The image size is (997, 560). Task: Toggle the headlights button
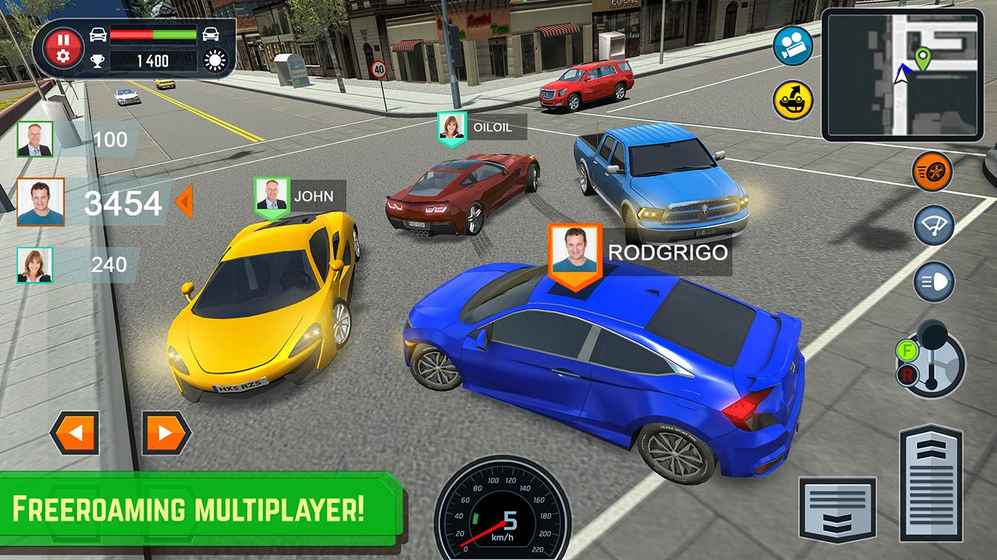[x=933, y=281]
